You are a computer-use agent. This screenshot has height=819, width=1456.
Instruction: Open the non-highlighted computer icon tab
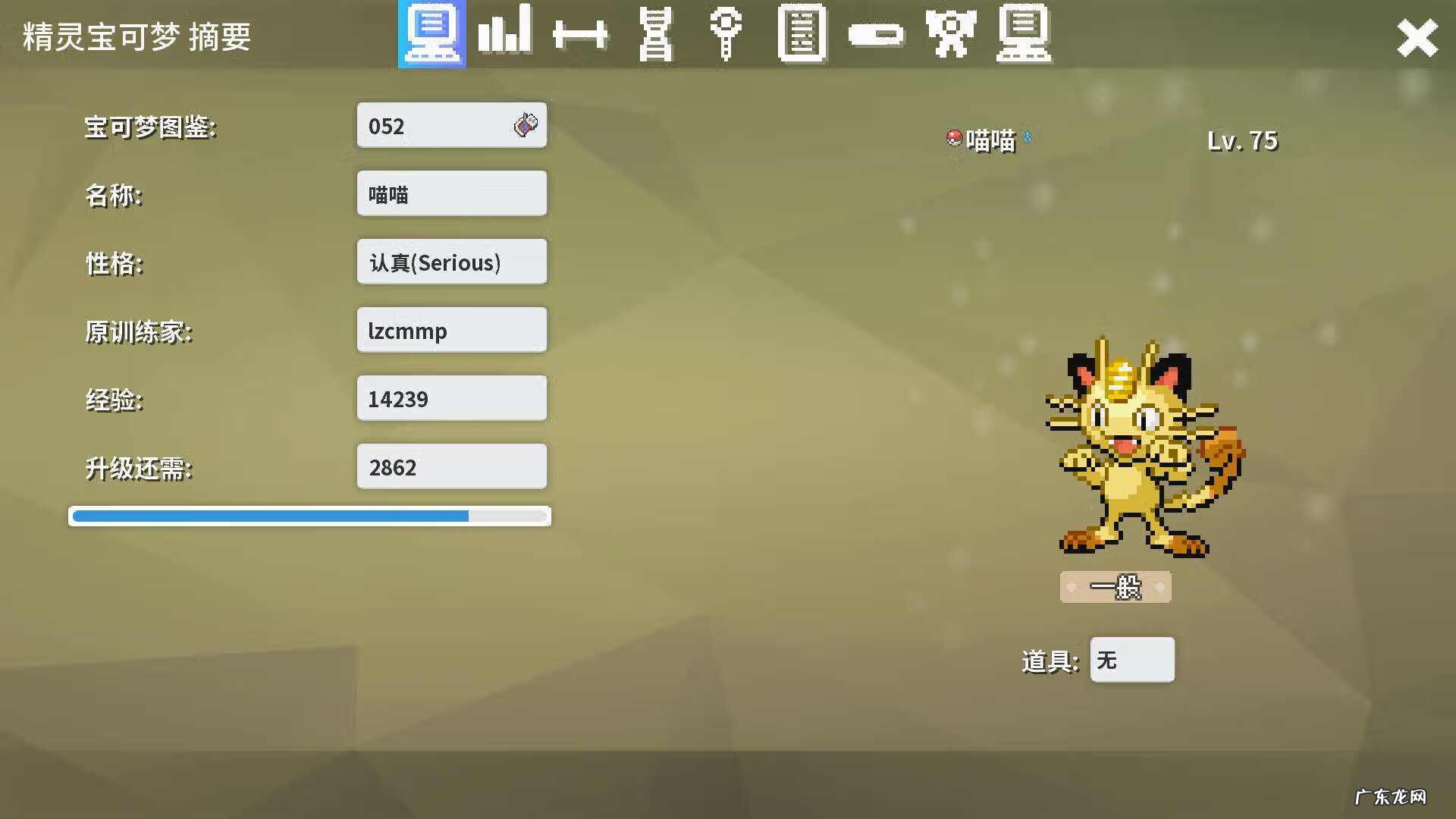[x=1024, y=34]
